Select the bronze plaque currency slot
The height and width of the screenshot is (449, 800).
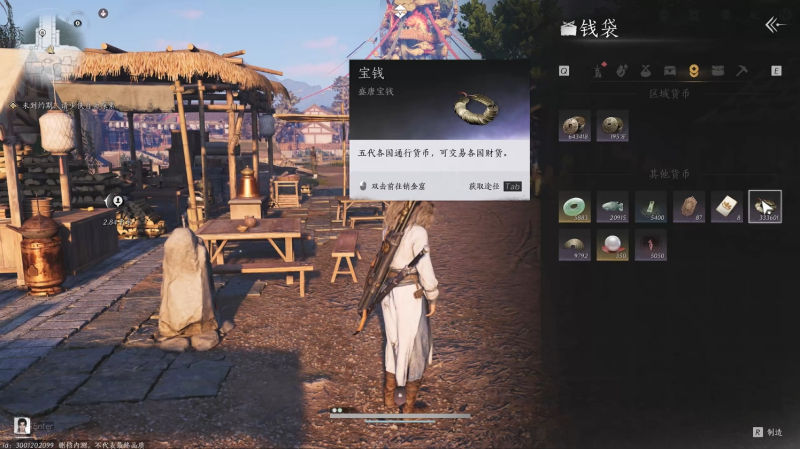click(x=689, y=207)
